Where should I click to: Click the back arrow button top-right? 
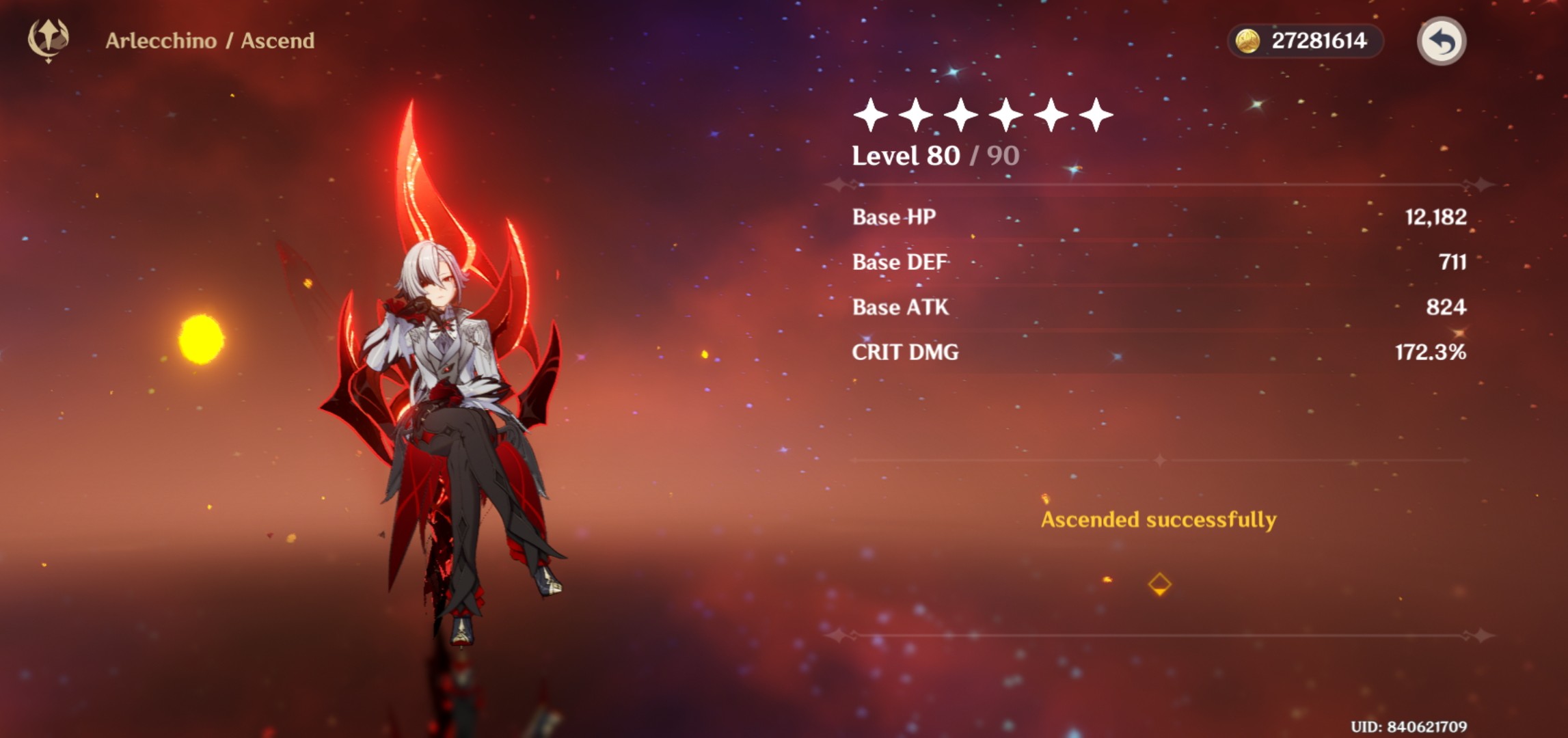pos(1442,42)
